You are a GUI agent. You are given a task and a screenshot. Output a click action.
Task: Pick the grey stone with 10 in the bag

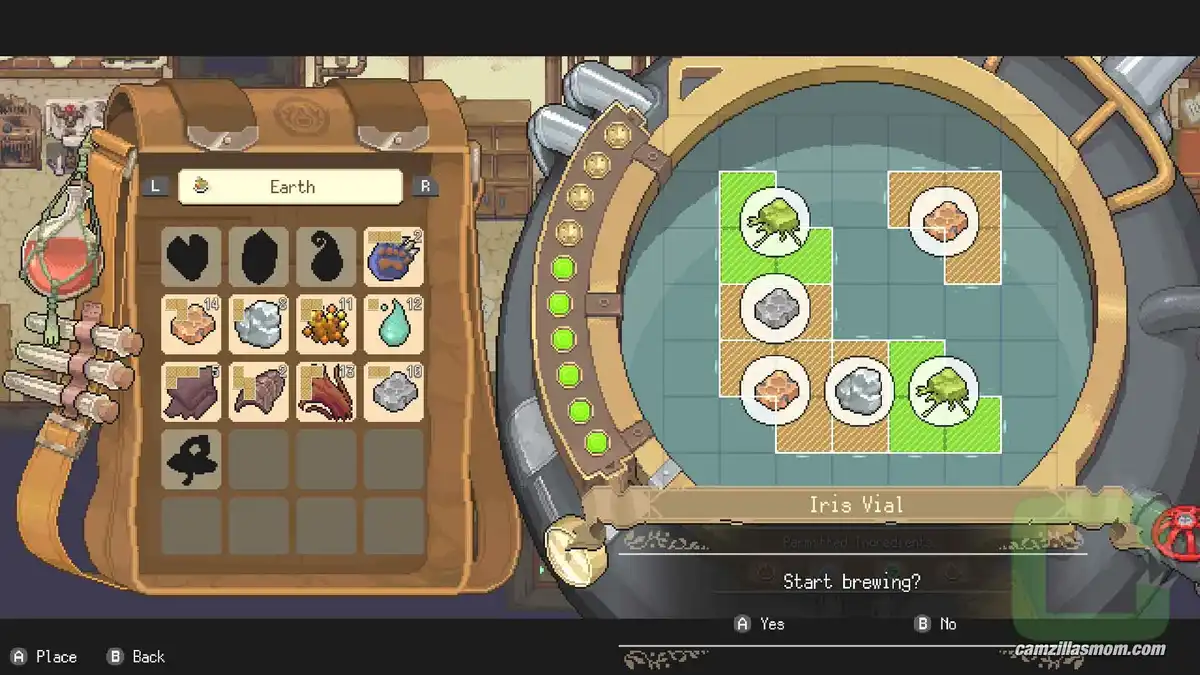pos(393,392)
